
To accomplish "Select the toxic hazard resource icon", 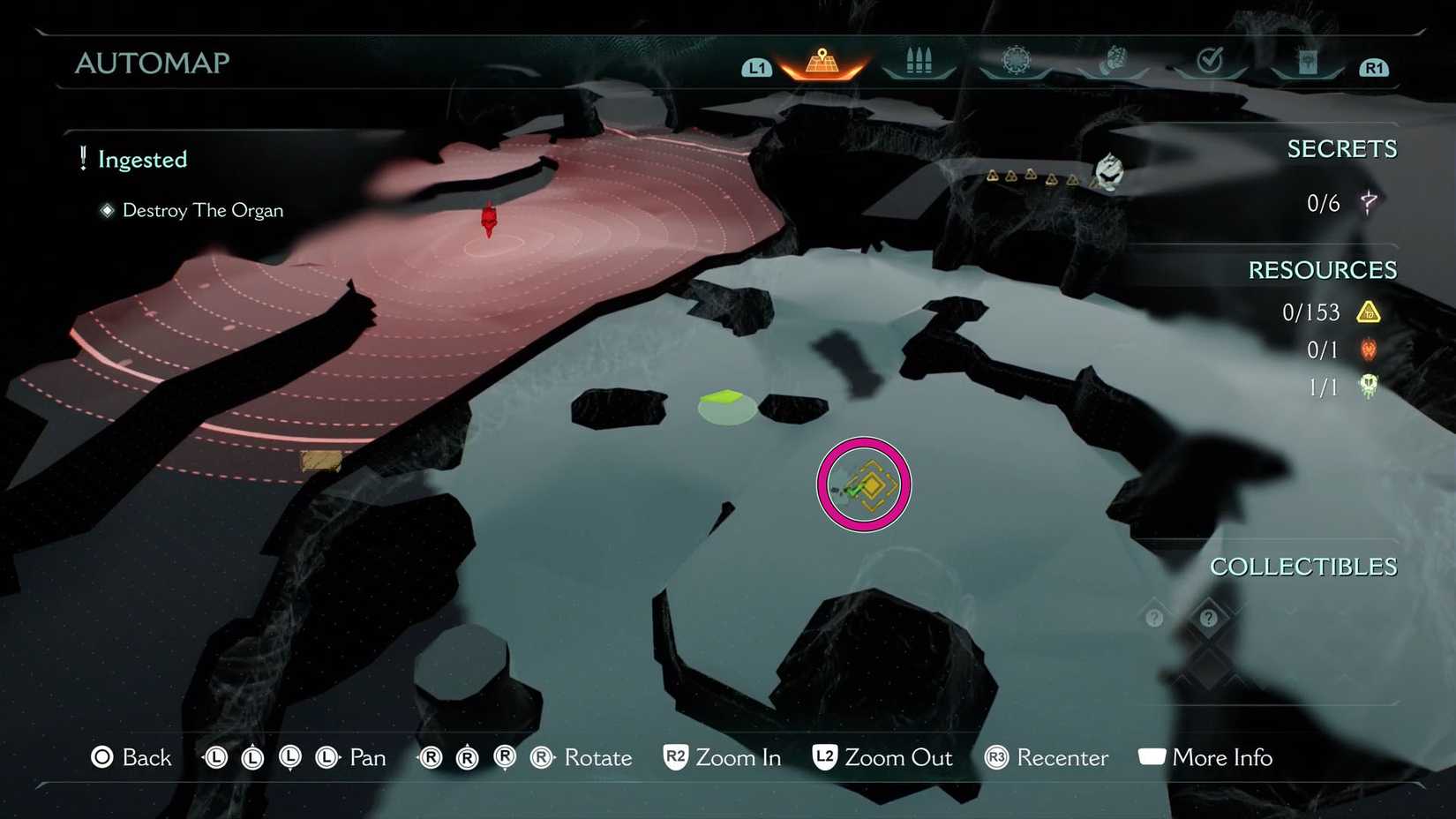I will (x=1369, y=312).
